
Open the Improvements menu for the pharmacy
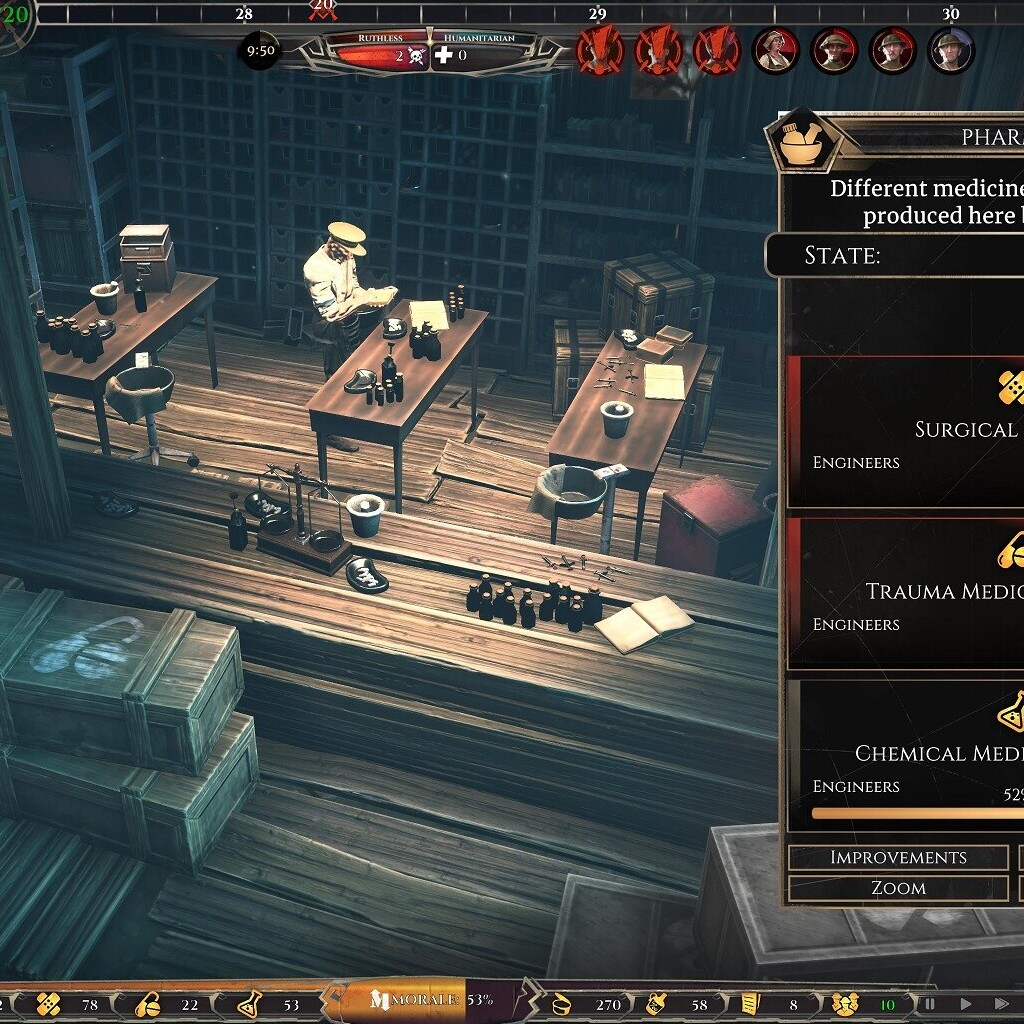coord(898,857)
